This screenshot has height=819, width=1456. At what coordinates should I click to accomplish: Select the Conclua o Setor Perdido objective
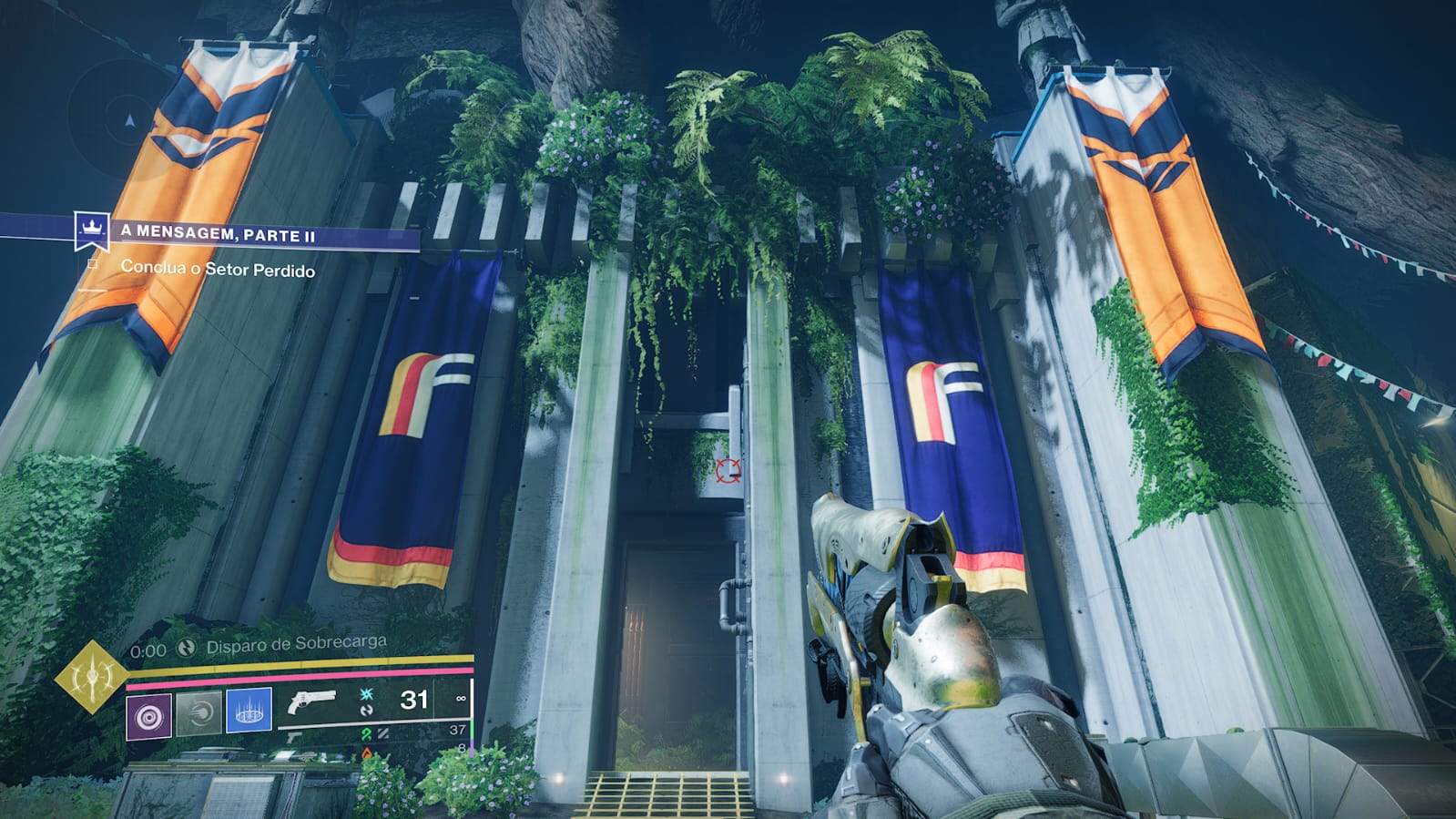(218, 269)
